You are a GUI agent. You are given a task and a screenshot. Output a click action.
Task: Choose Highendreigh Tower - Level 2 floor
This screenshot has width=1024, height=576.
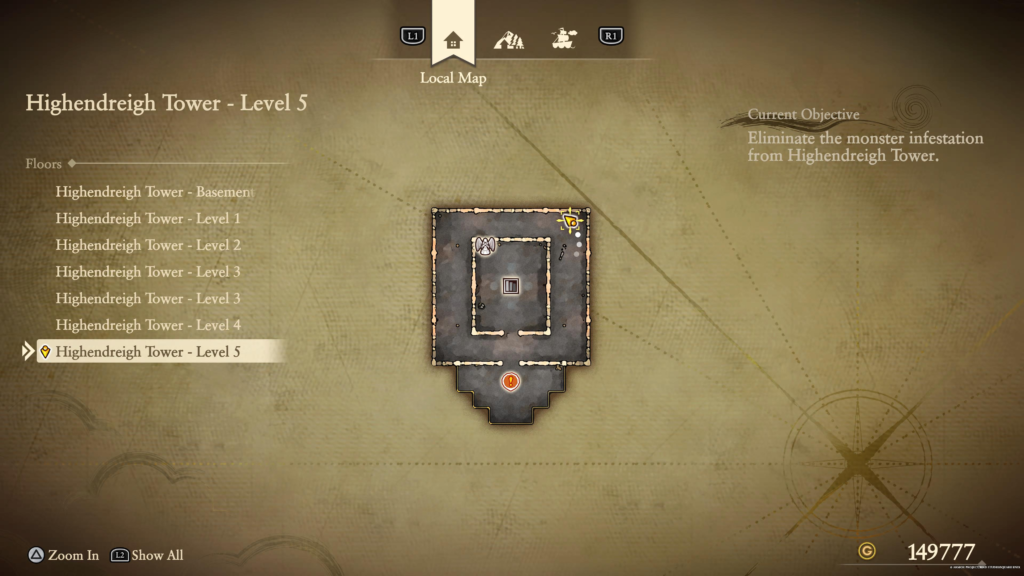[x=148, y=245]
